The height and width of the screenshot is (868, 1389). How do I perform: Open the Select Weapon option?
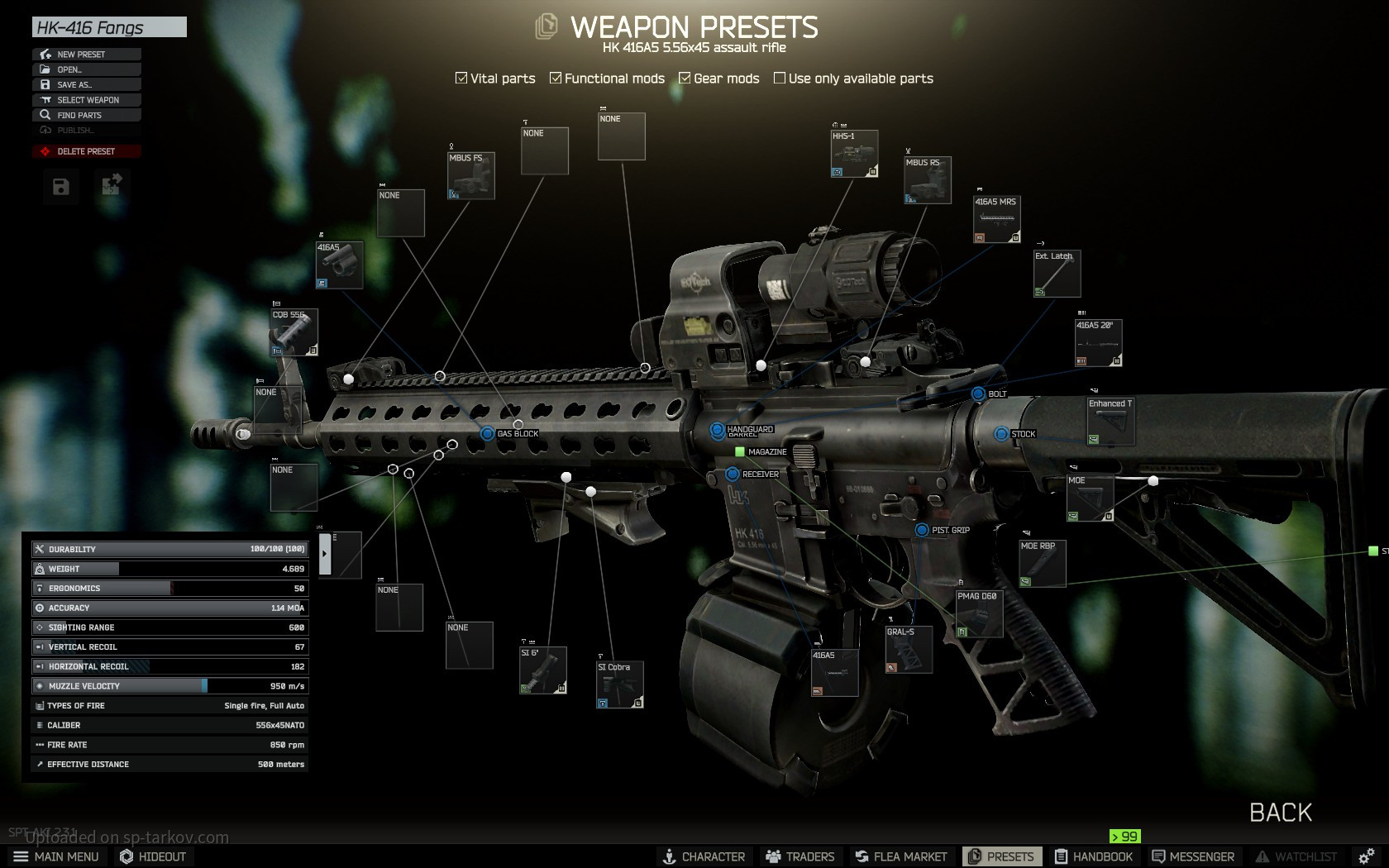(x=86, y=100)
